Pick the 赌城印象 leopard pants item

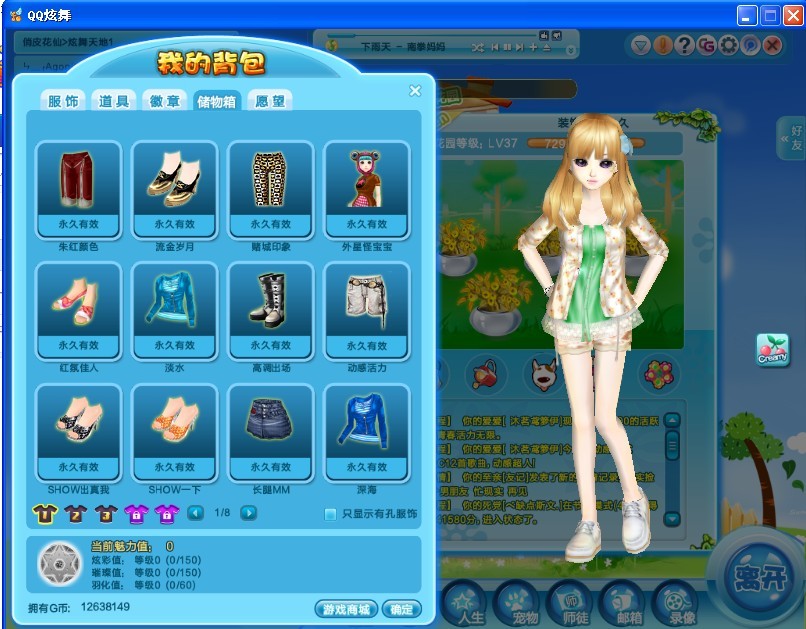pyautogui.click(x=271, y=188)
